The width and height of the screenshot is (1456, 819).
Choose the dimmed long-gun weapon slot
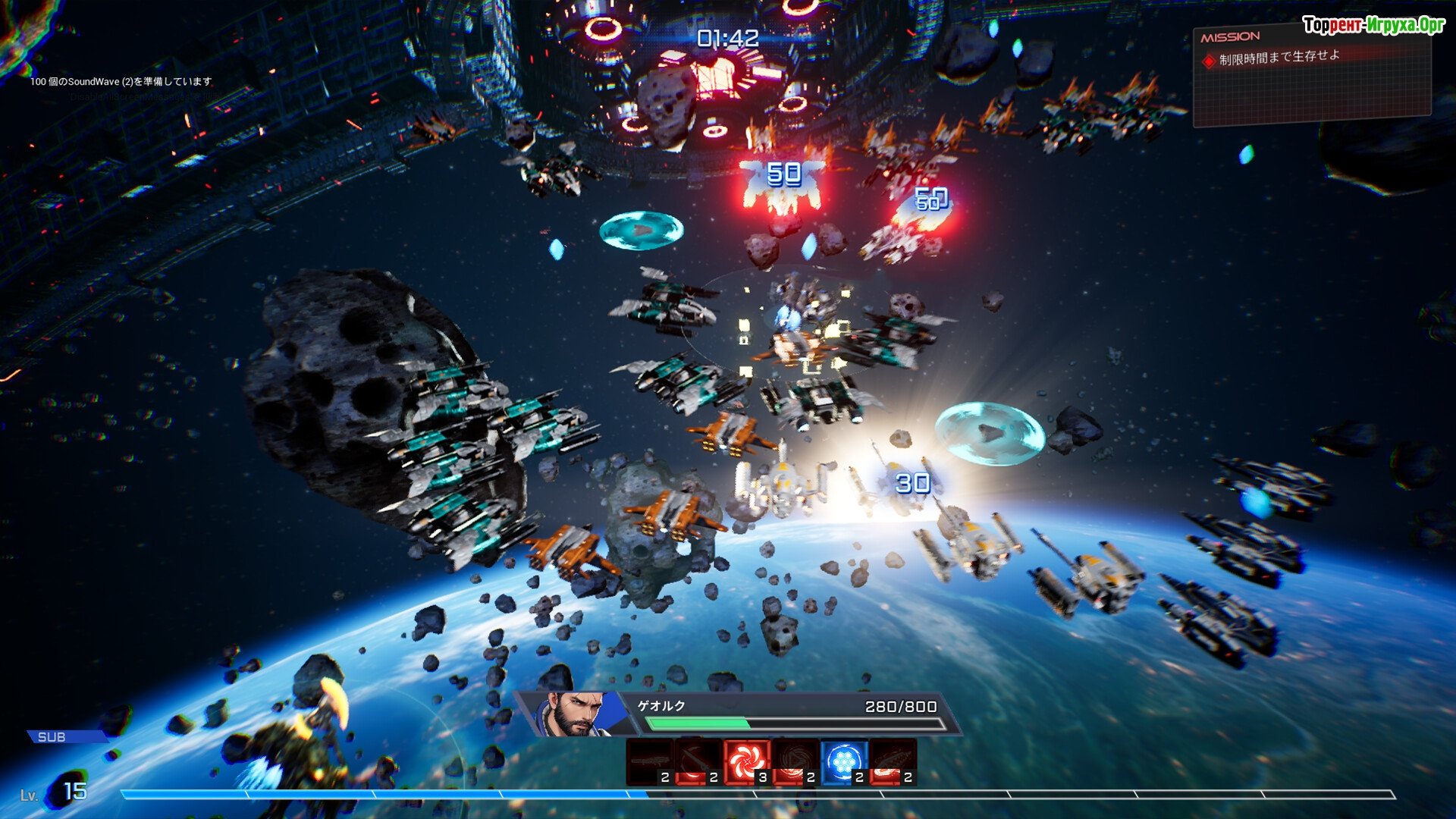pyautogui.click(x=650, y=761)
